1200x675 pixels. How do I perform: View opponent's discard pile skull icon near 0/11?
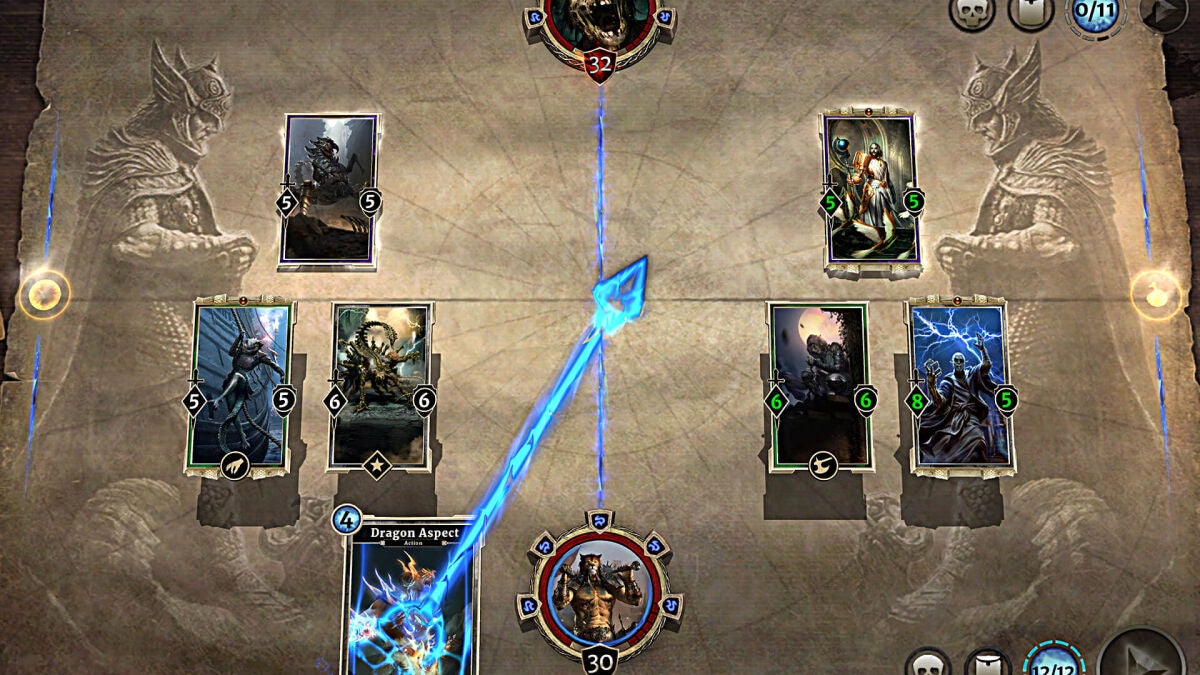point(971,12)
